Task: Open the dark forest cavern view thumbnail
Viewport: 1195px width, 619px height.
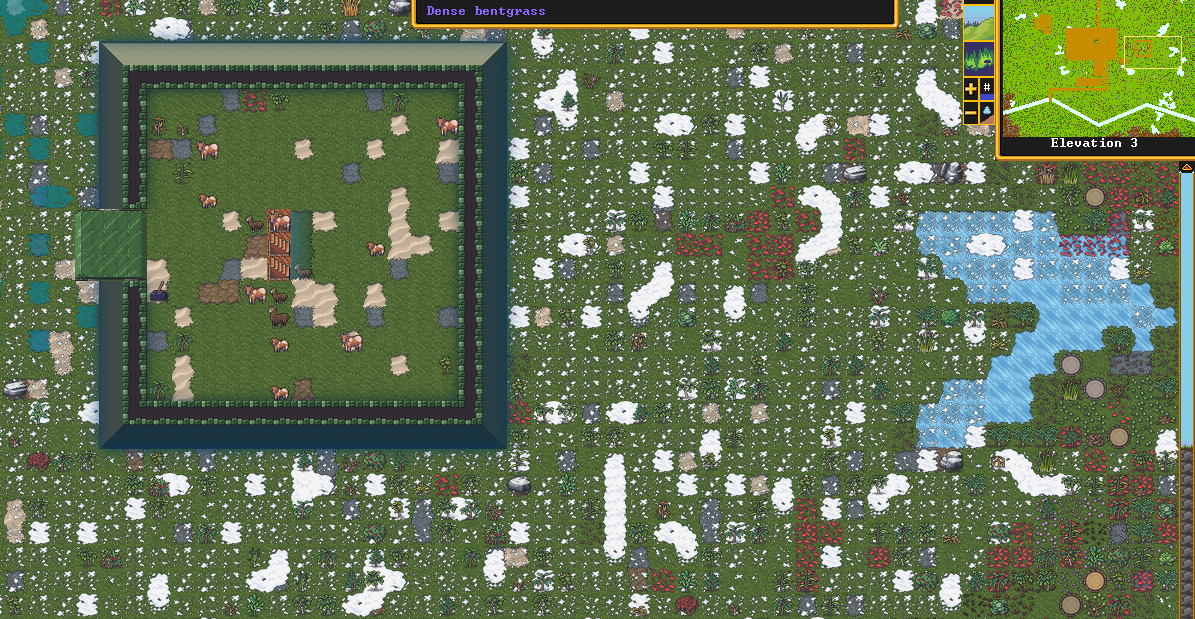Action: pos(978,57)
